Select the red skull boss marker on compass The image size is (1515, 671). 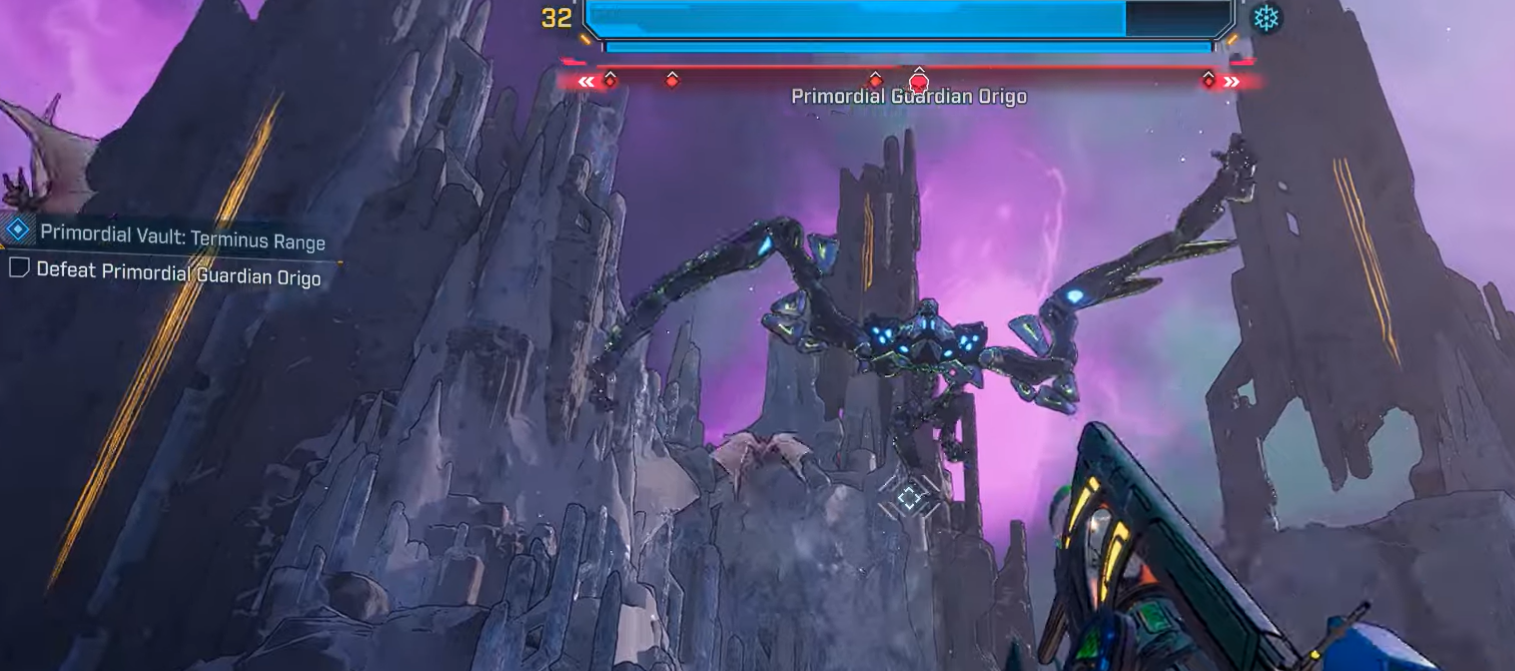918,82
